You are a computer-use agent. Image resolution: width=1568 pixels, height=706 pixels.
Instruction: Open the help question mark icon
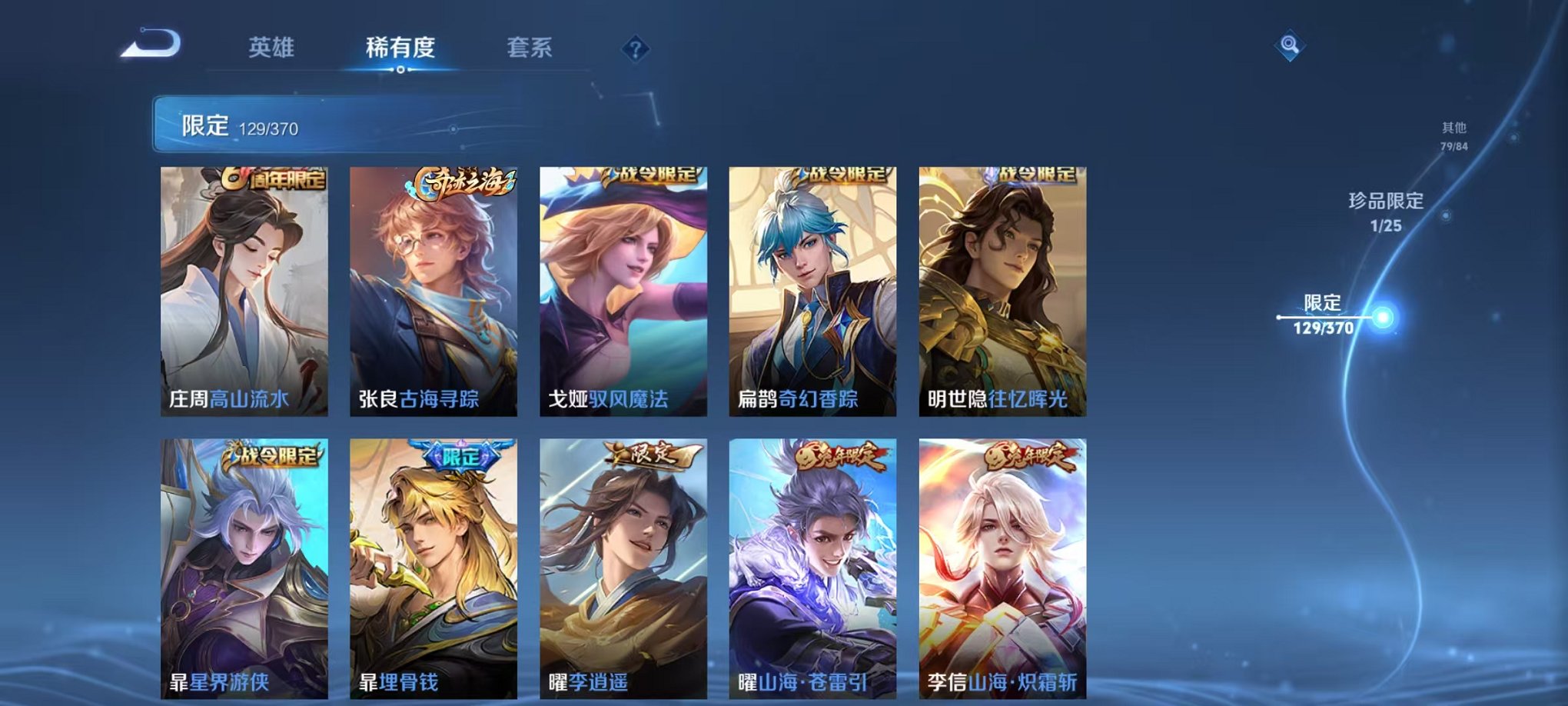635,48
